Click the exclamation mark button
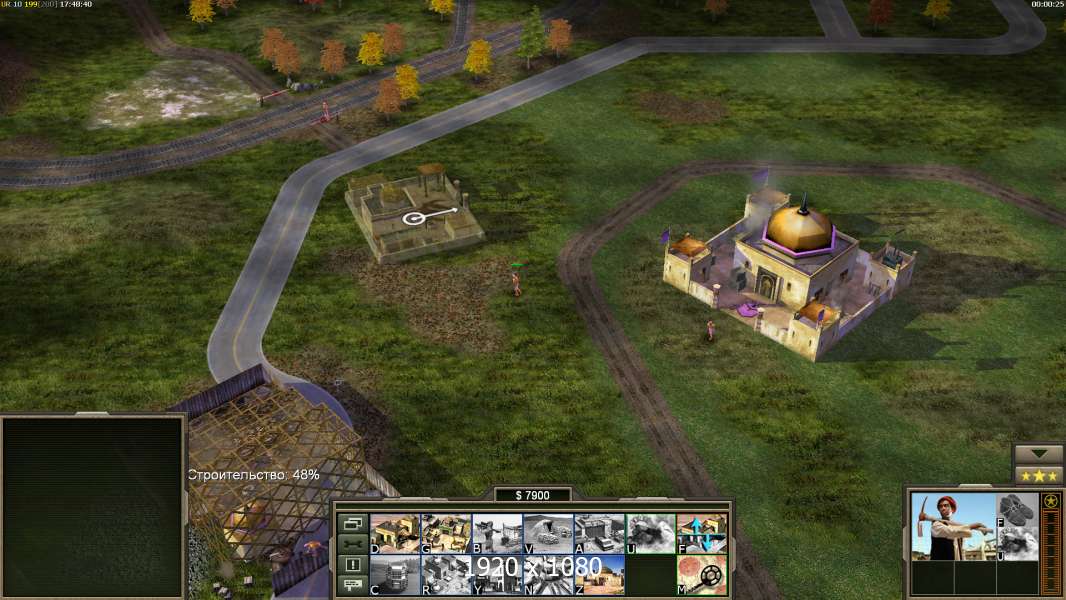The image size is (1066, 600). click(352, 565)
